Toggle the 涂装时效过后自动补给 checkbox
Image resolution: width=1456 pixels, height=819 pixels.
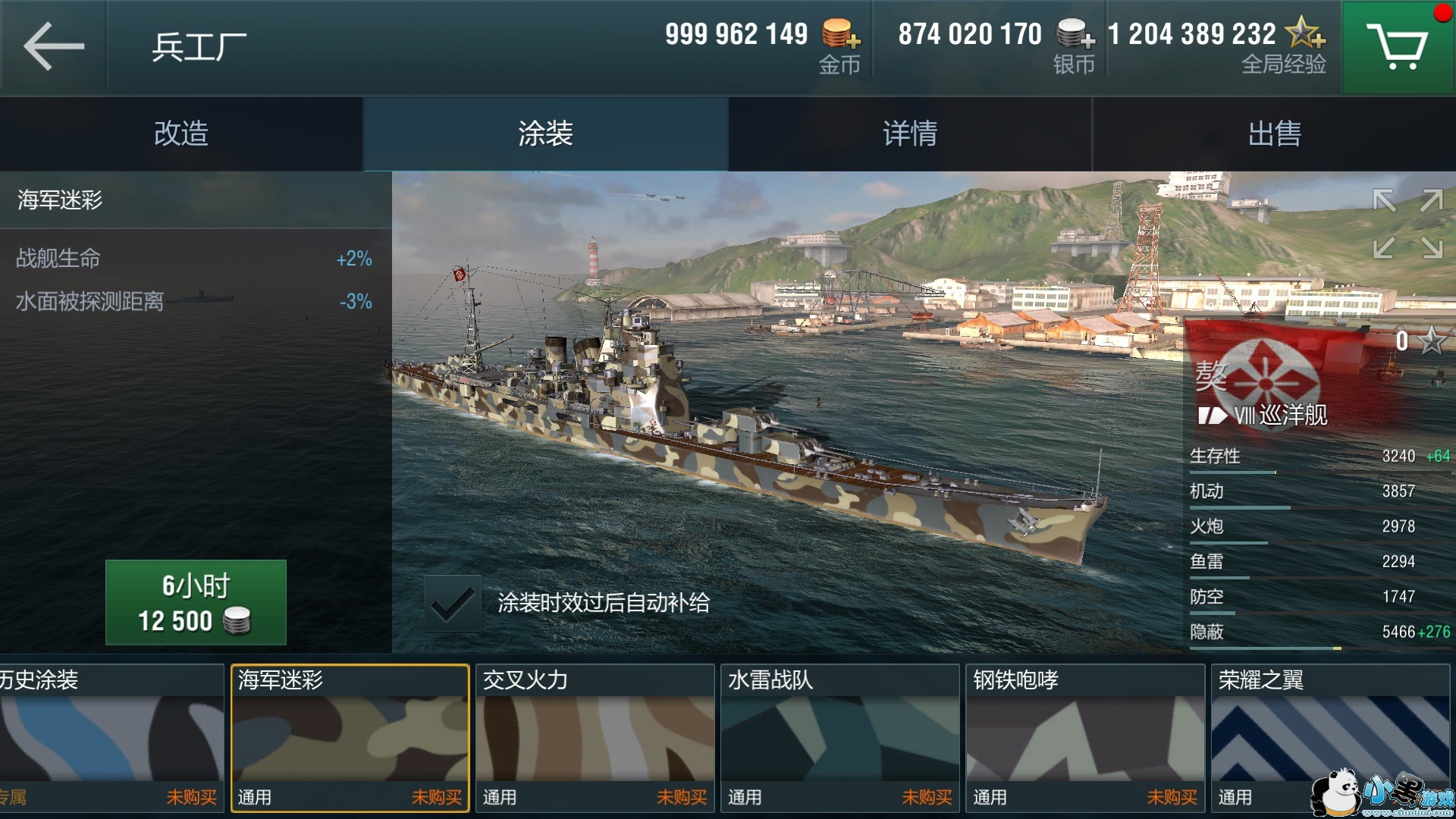452,604
